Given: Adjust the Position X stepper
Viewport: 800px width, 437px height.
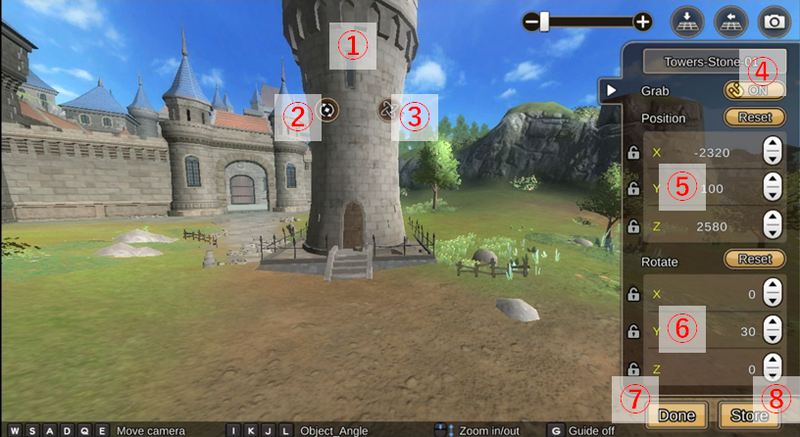Looking at the screenshot, I should (771, 152).
